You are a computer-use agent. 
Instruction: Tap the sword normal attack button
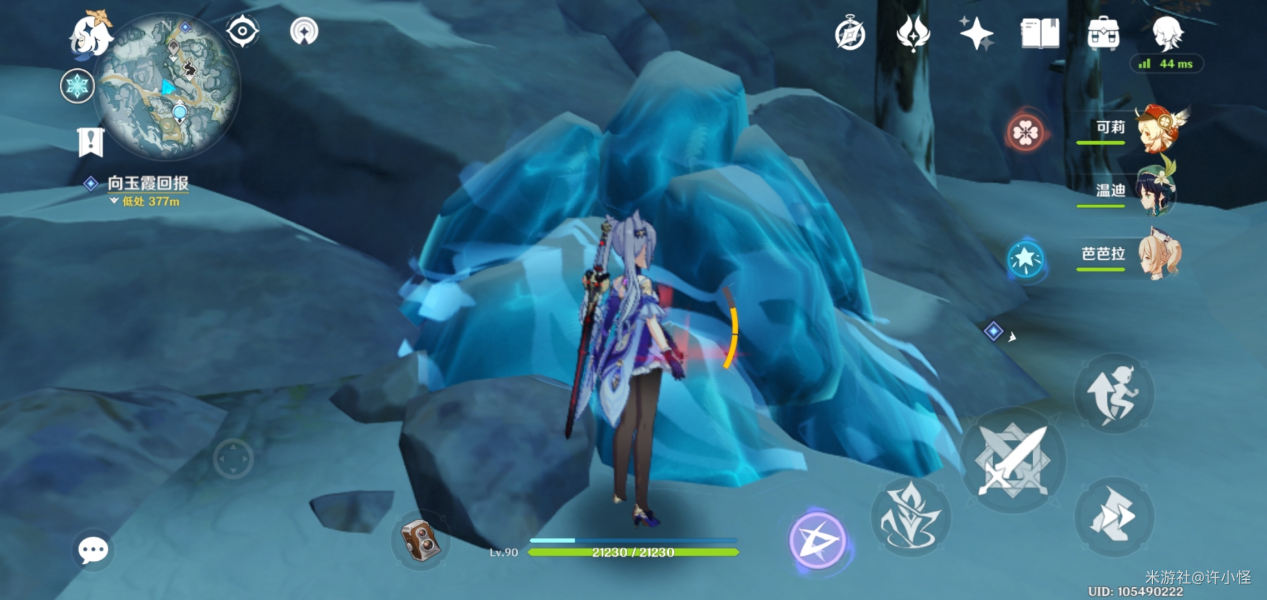1012,460
